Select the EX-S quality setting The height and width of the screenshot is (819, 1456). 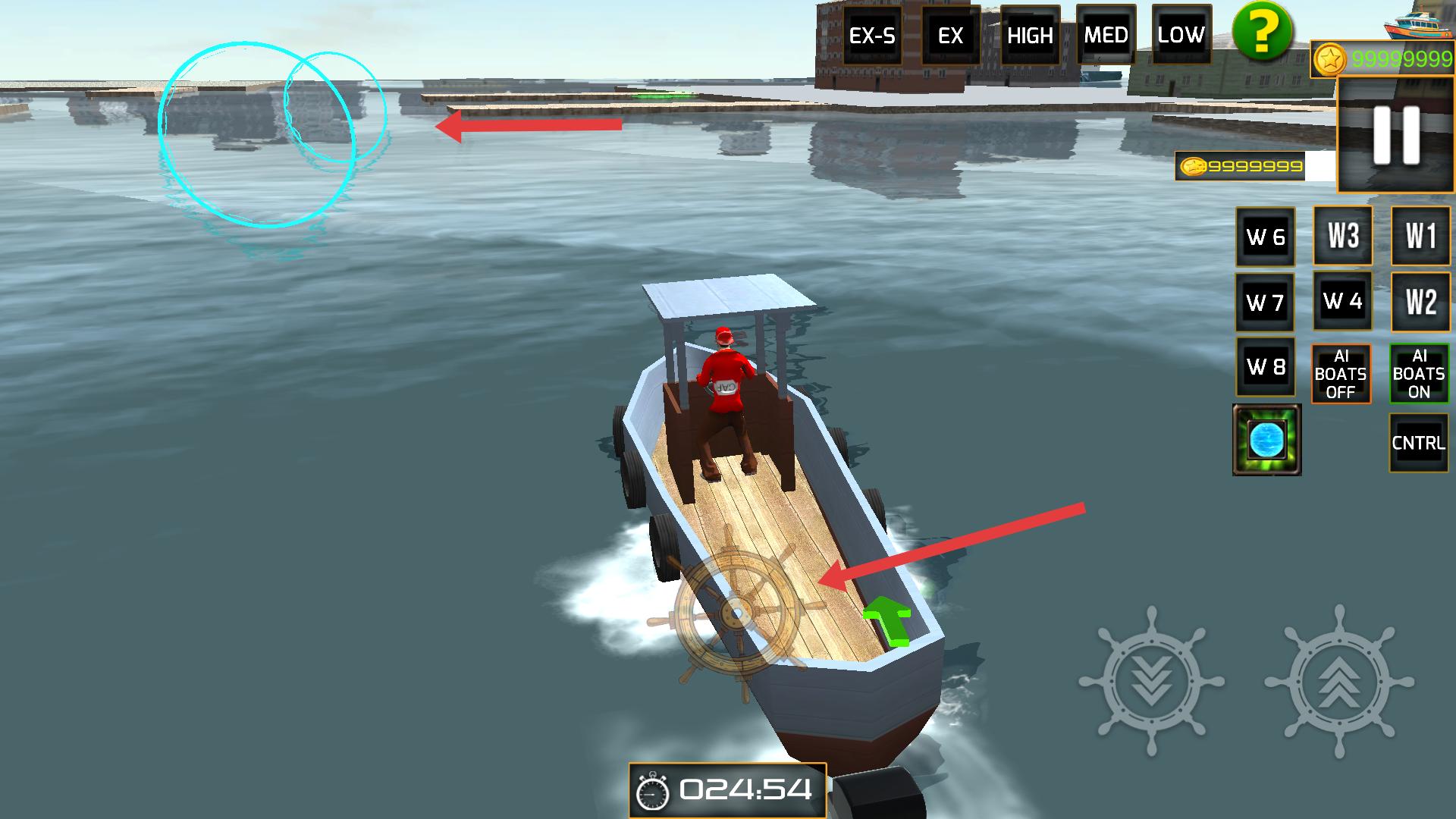tap(872, 36)
